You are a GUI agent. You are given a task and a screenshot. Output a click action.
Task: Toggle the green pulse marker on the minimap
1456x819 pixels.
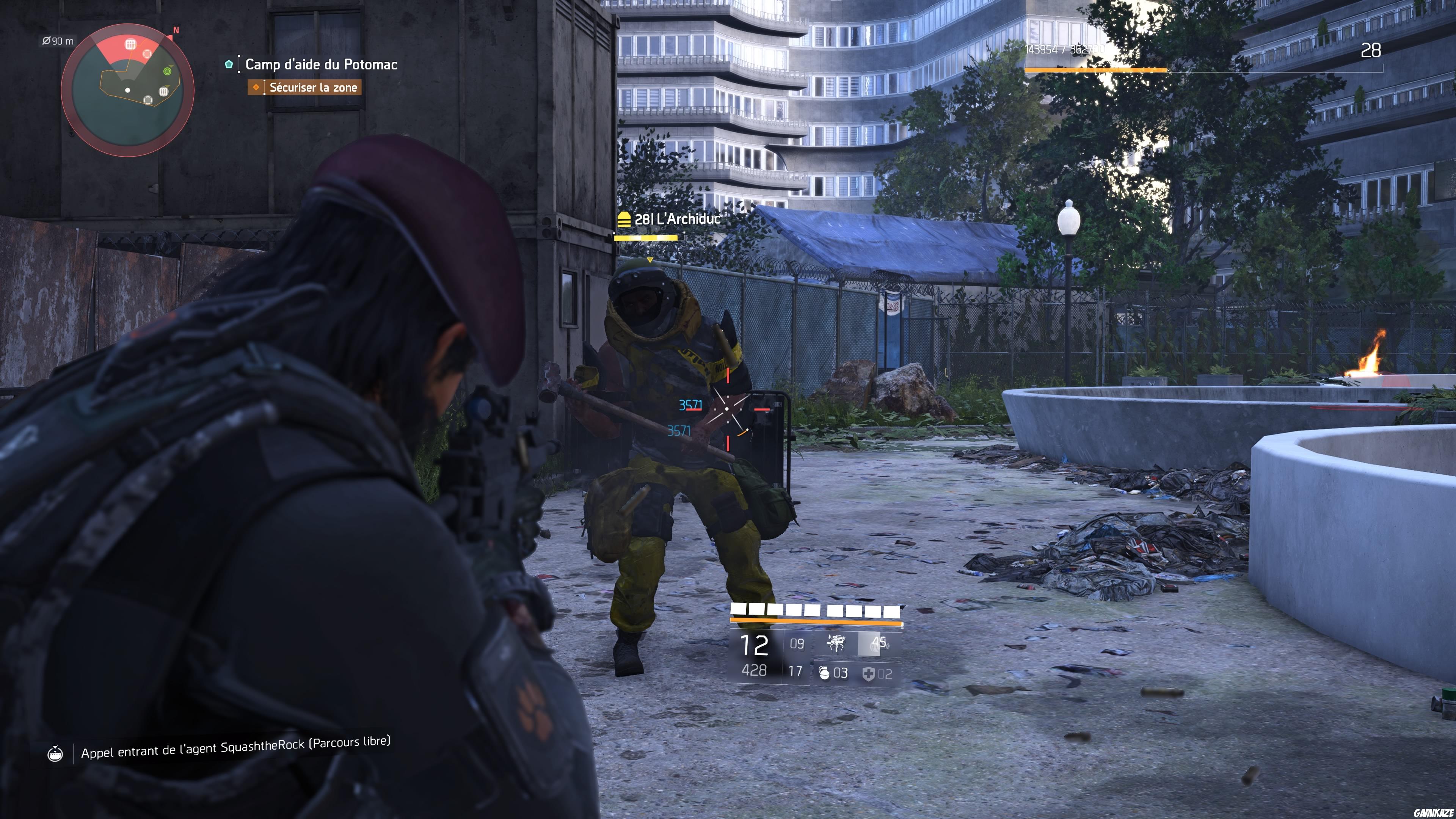168,71
